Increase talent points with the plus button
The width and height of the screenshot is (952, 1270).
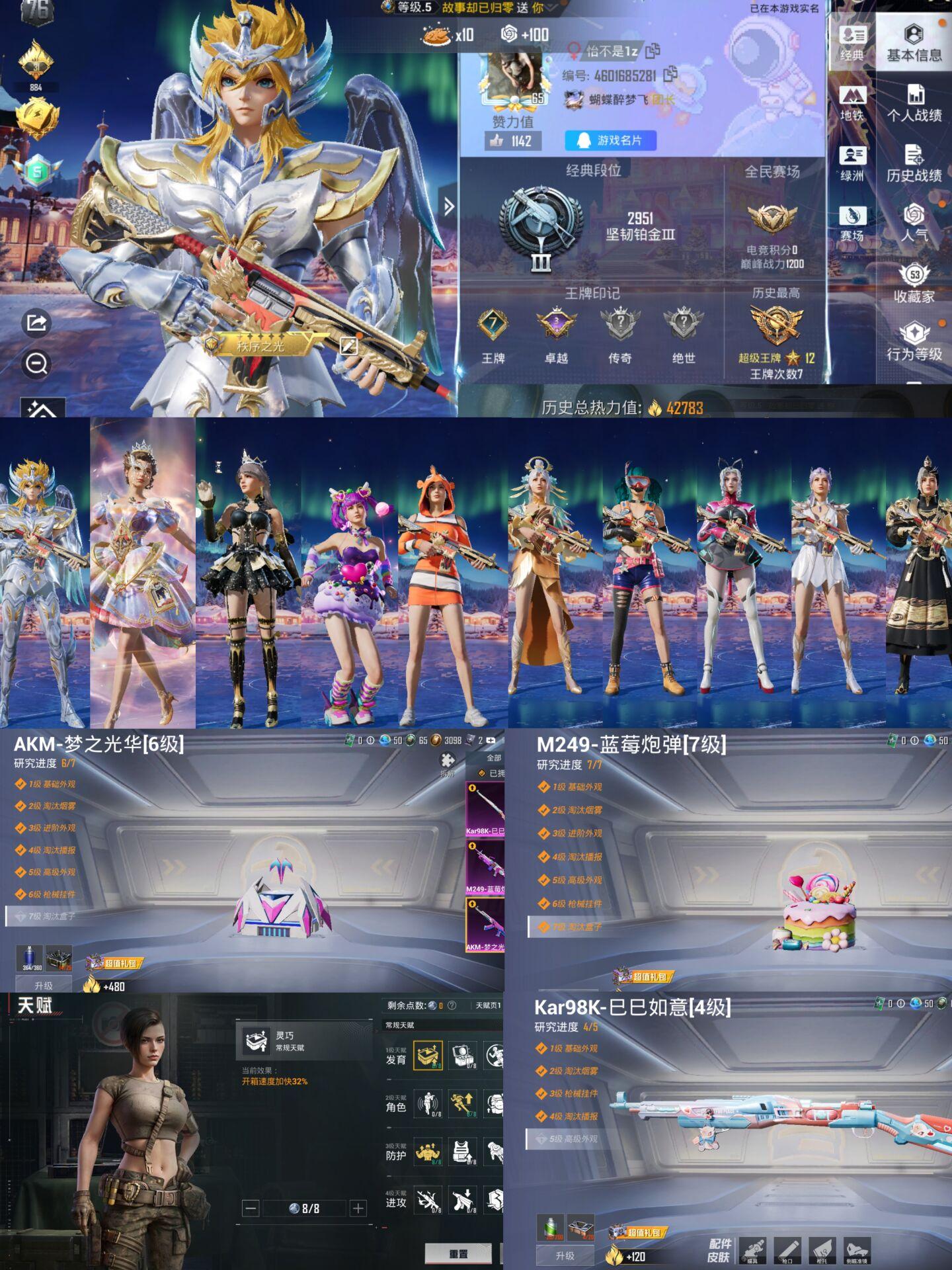(358, 1208)
